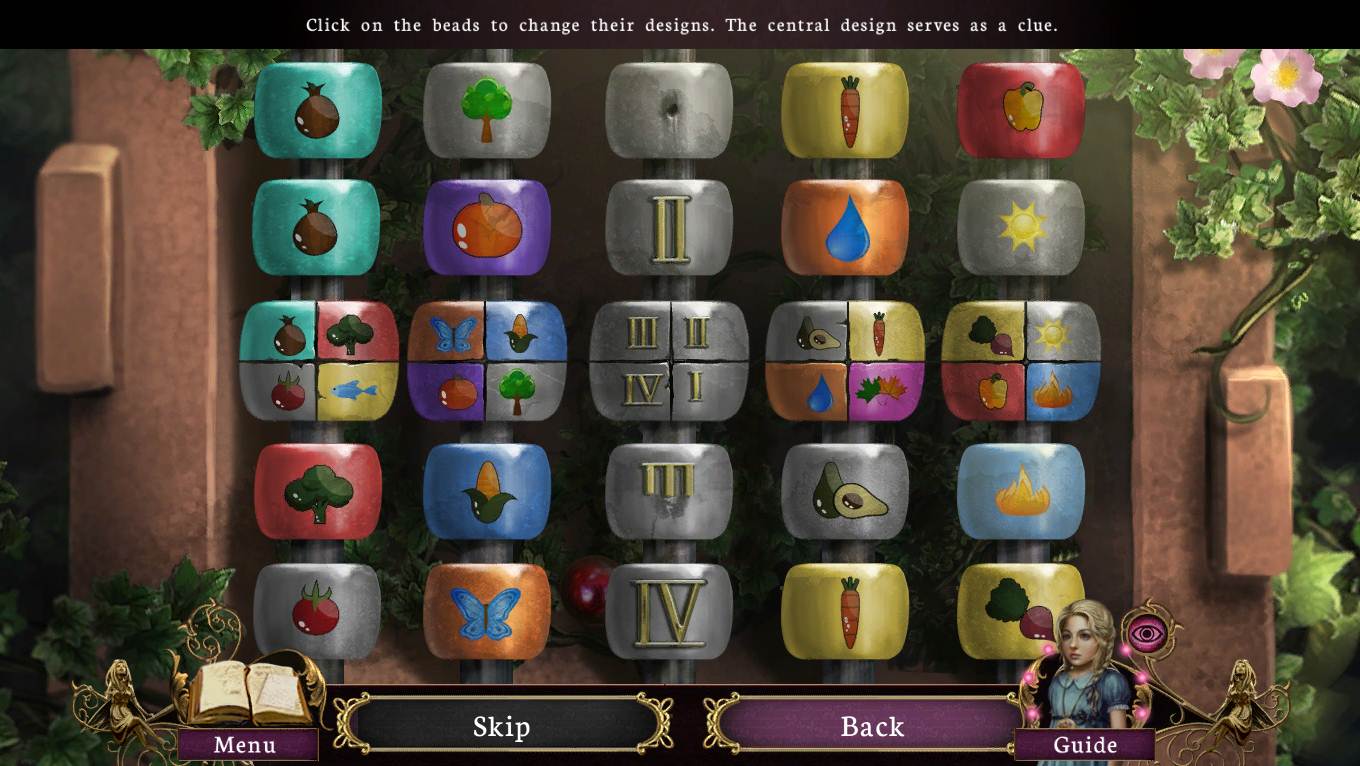
Task: Open the Menu button
Action: (x=245, y=745)
